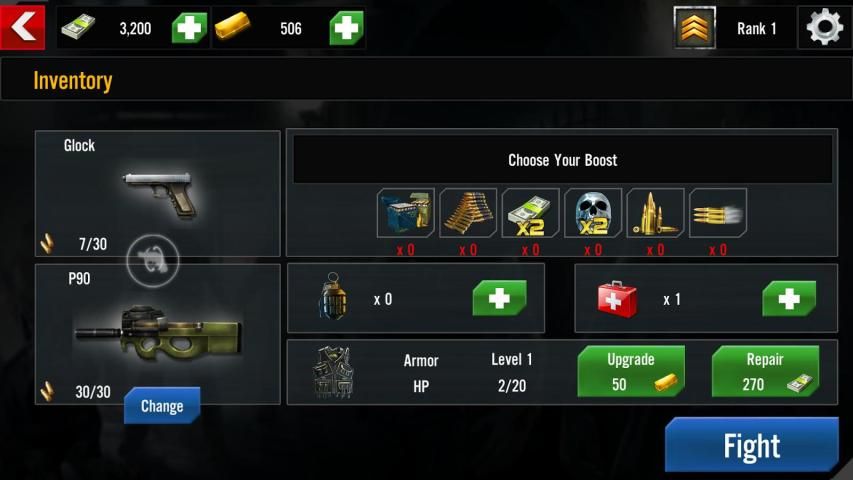
Task: Pick the double cash x2 boost
Action: [x=530, y=213]
